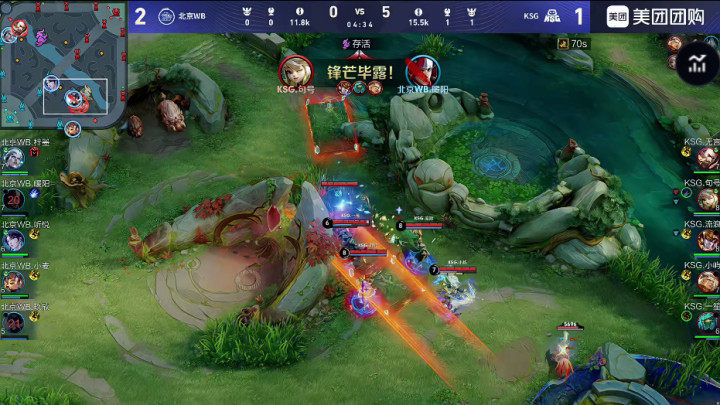
Task: Open the stats chart panel
Action: (x=697, y=66)
